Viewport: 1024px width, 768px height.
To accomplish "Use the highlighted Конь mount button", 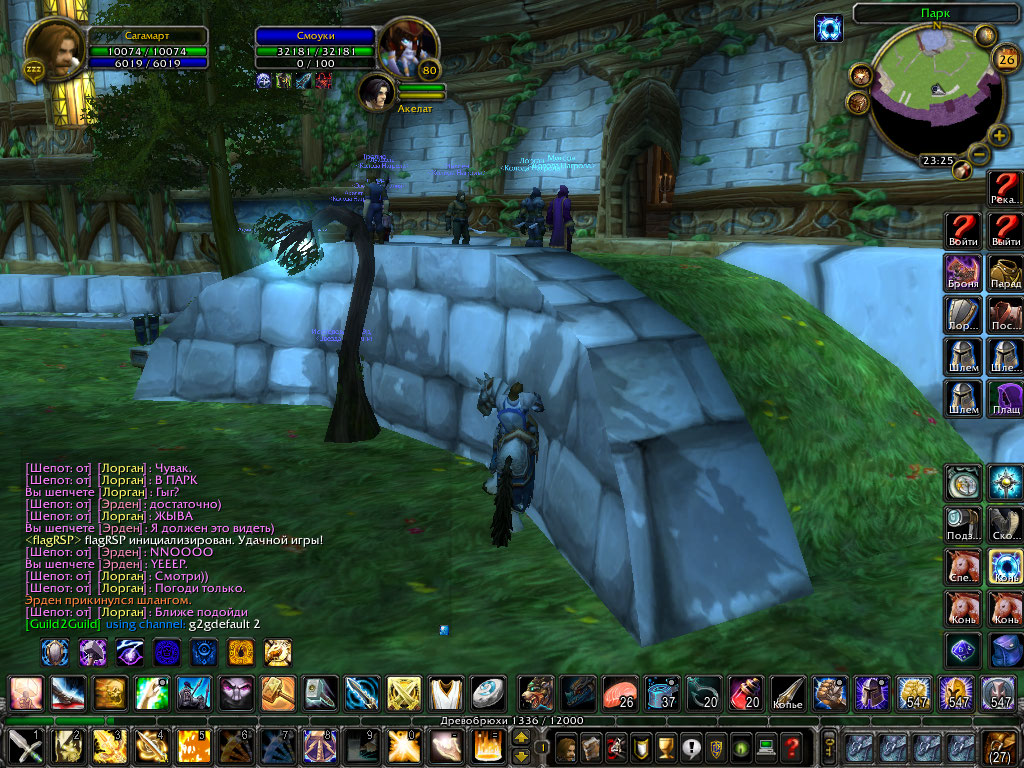I will tap(1005, 567).
